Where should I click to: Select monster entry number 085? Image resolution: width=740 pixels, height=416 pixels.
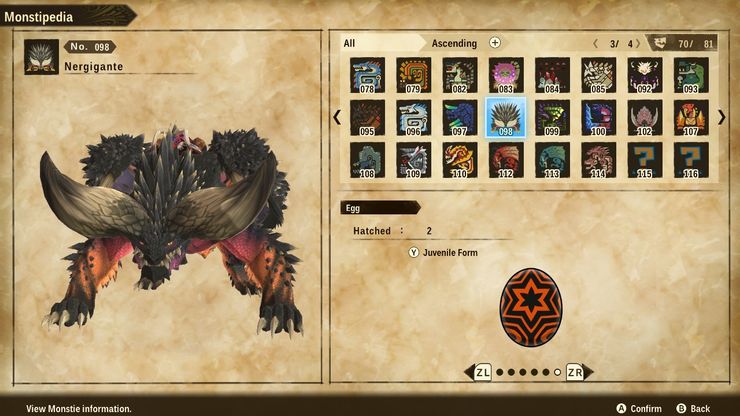(x=598, y=74)
